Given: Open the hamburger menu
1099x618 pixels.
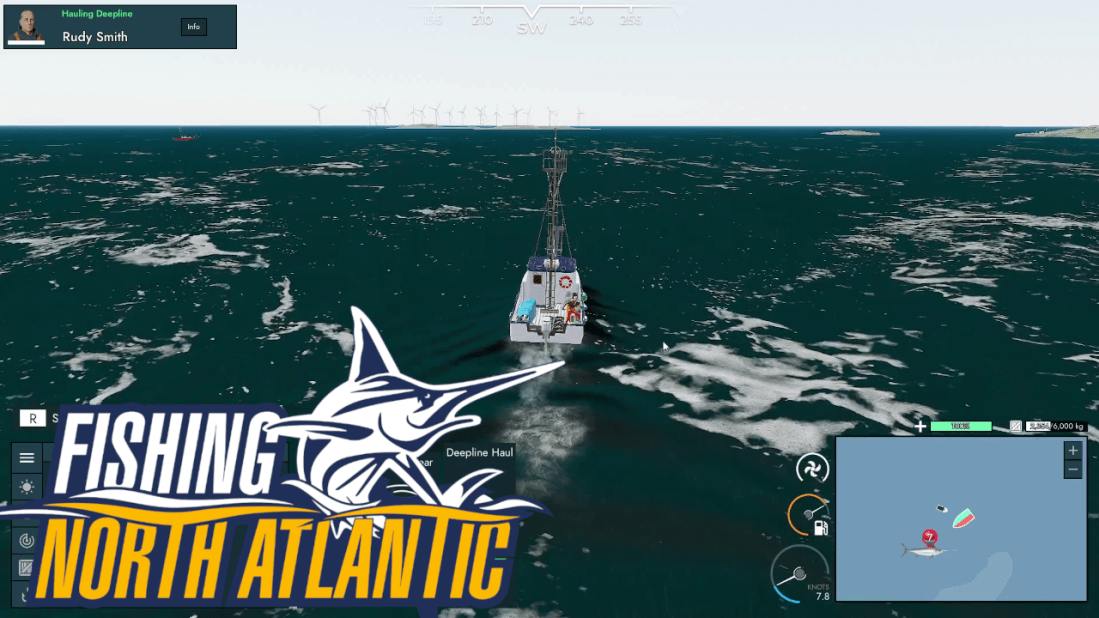Looking at the screenshot, I should click(27, 458).
